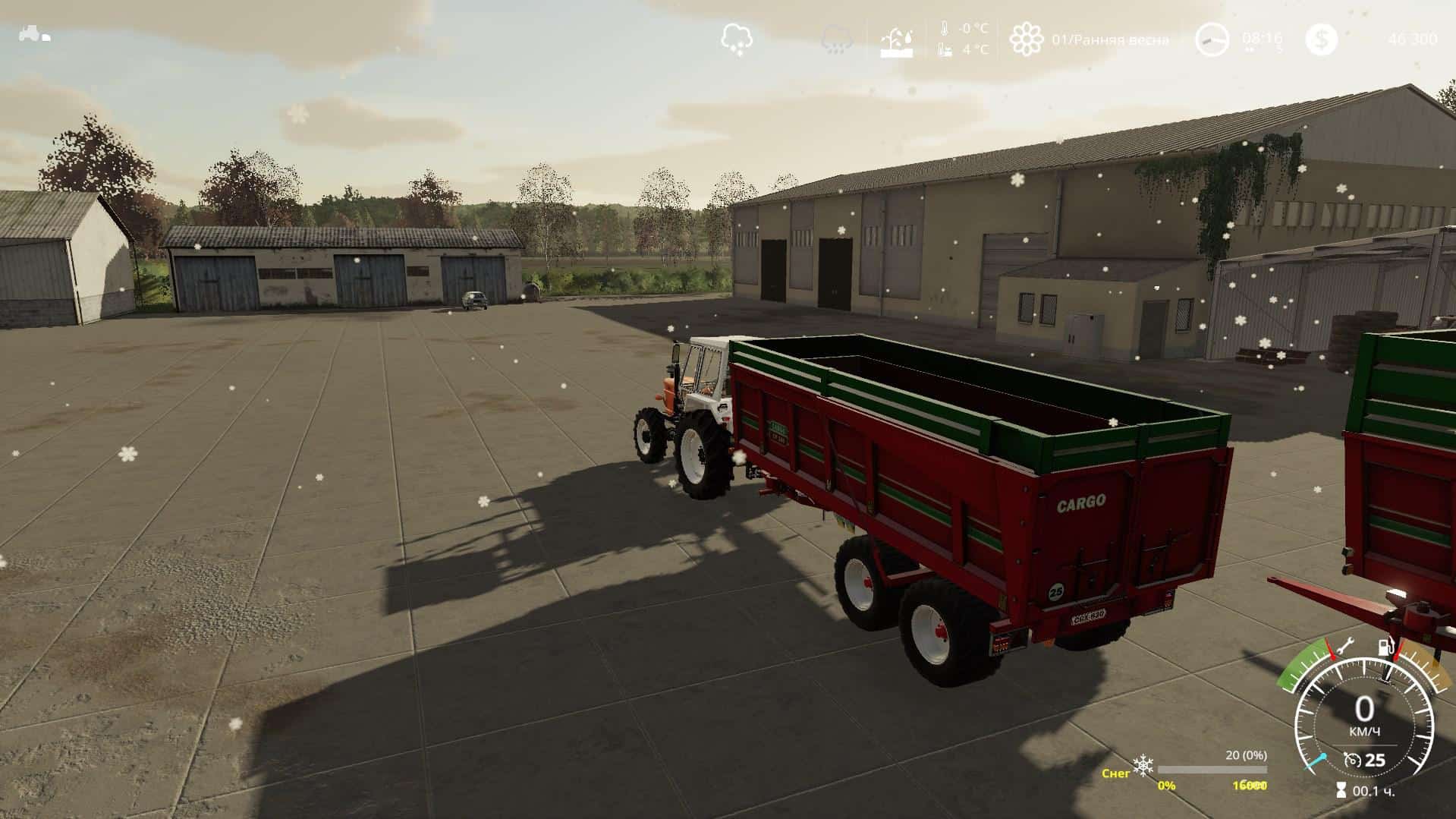
Task: Toggle the cruise control speed icon
Action: pos(1352,759)
